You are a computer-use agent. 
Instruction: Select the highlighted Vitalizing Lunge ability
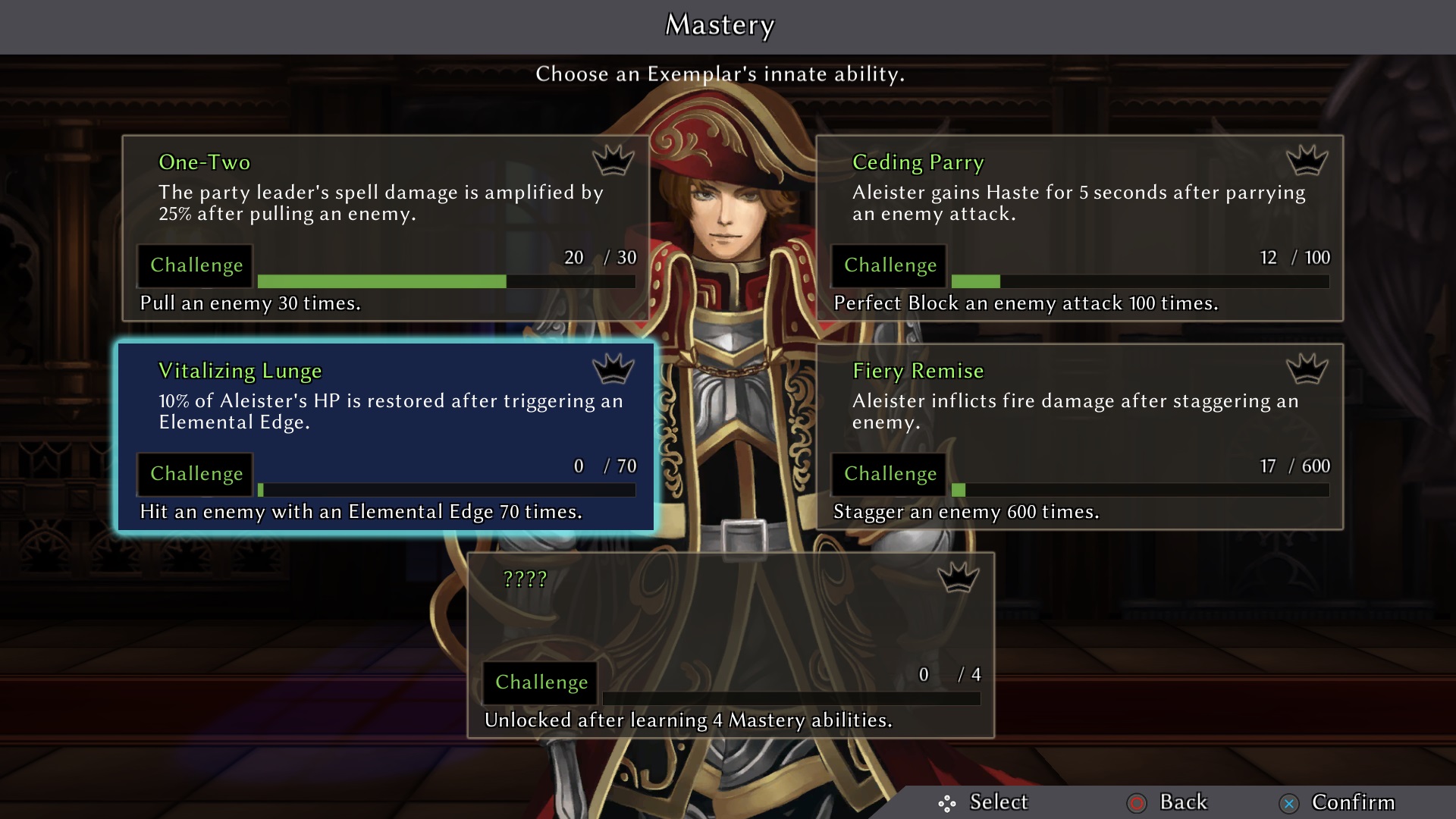385,437
